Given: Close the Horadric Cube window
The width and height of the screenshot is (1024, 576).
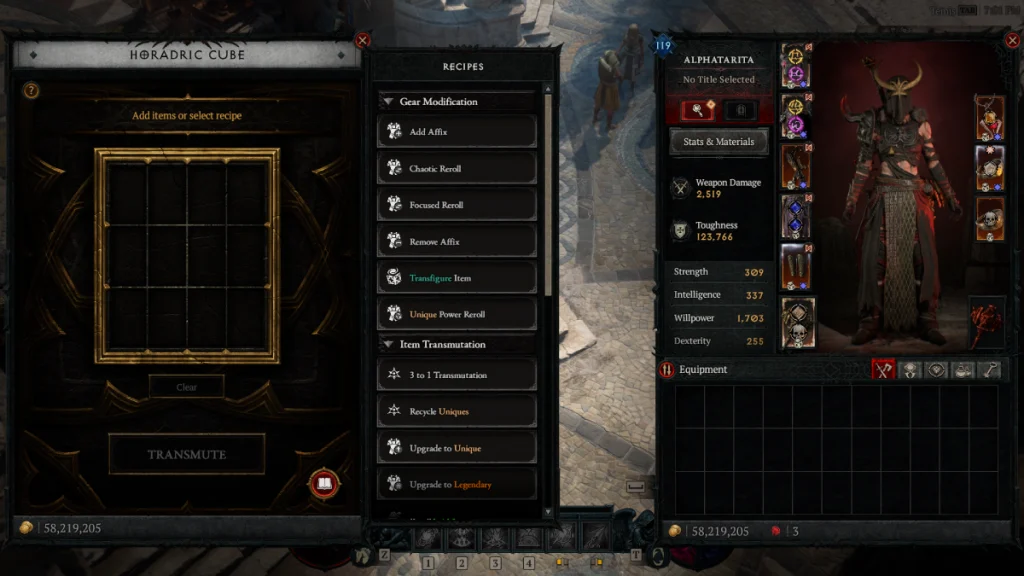Looking at the screenshot, I should coord(362,41).
